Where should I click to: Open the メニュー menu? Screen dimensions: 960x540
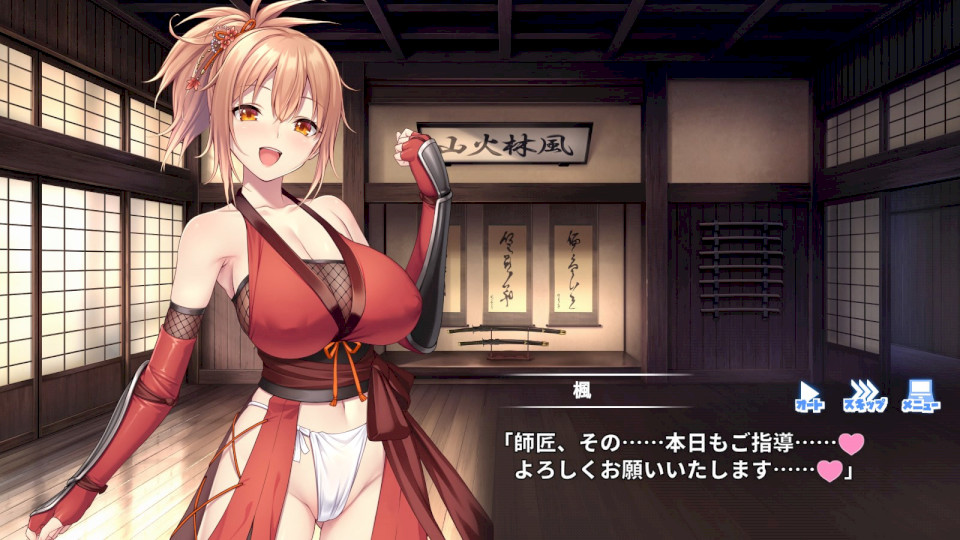[921, 394]
